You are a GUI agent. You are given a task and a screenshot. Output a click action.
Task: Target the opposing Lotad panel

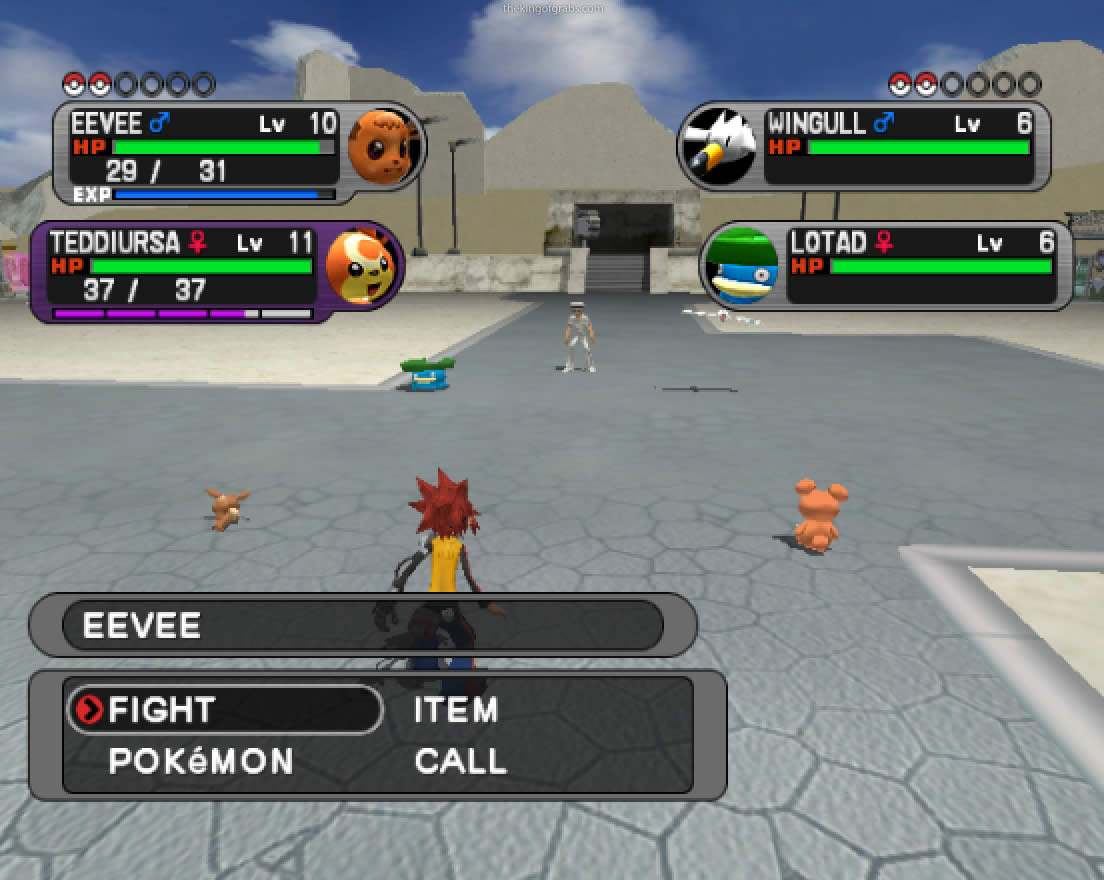tap(922, 266)
